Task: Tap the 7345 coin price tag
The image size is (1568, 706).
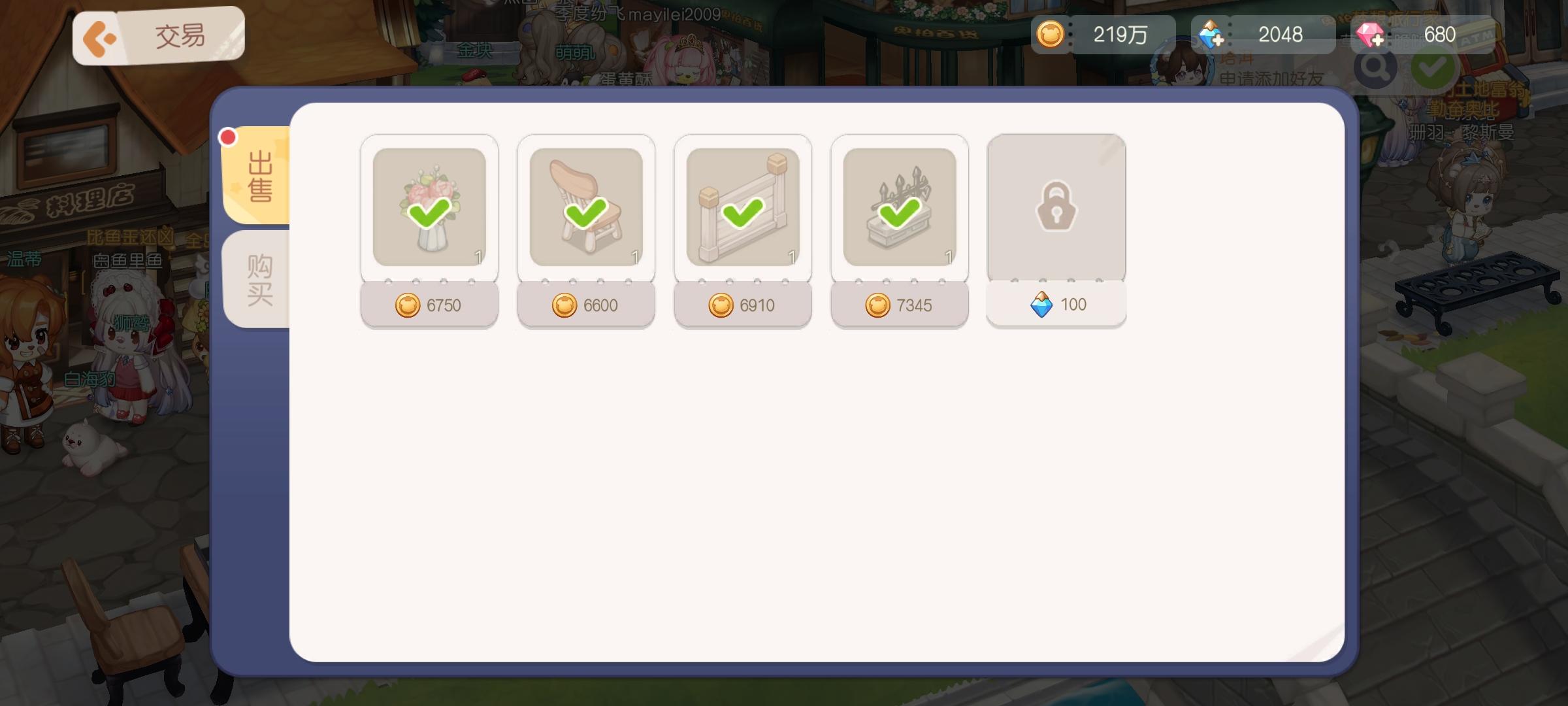Action: click(x=900, y=305)
